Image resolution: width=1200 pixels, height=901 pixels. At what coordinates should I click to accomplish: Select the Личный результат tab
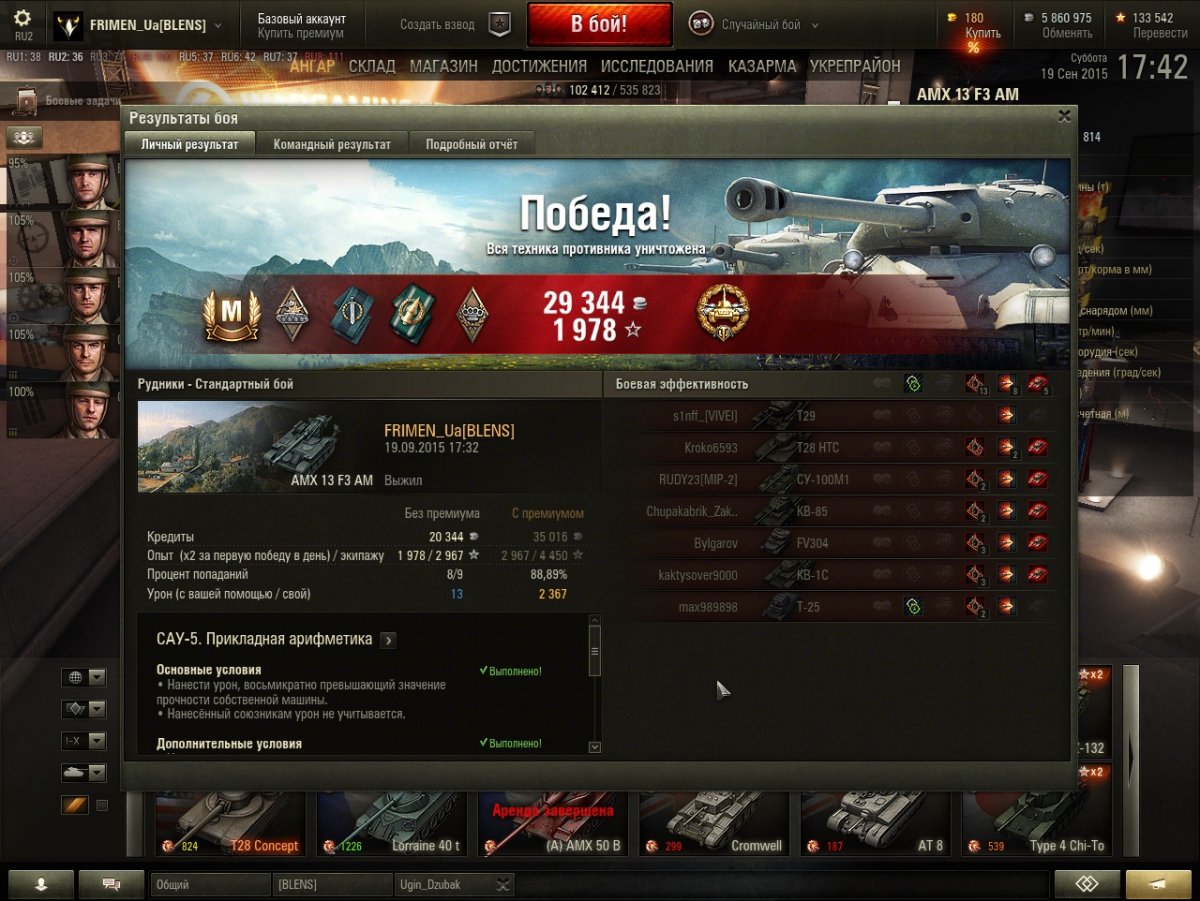pyautogui.click(x=190, y=144)
